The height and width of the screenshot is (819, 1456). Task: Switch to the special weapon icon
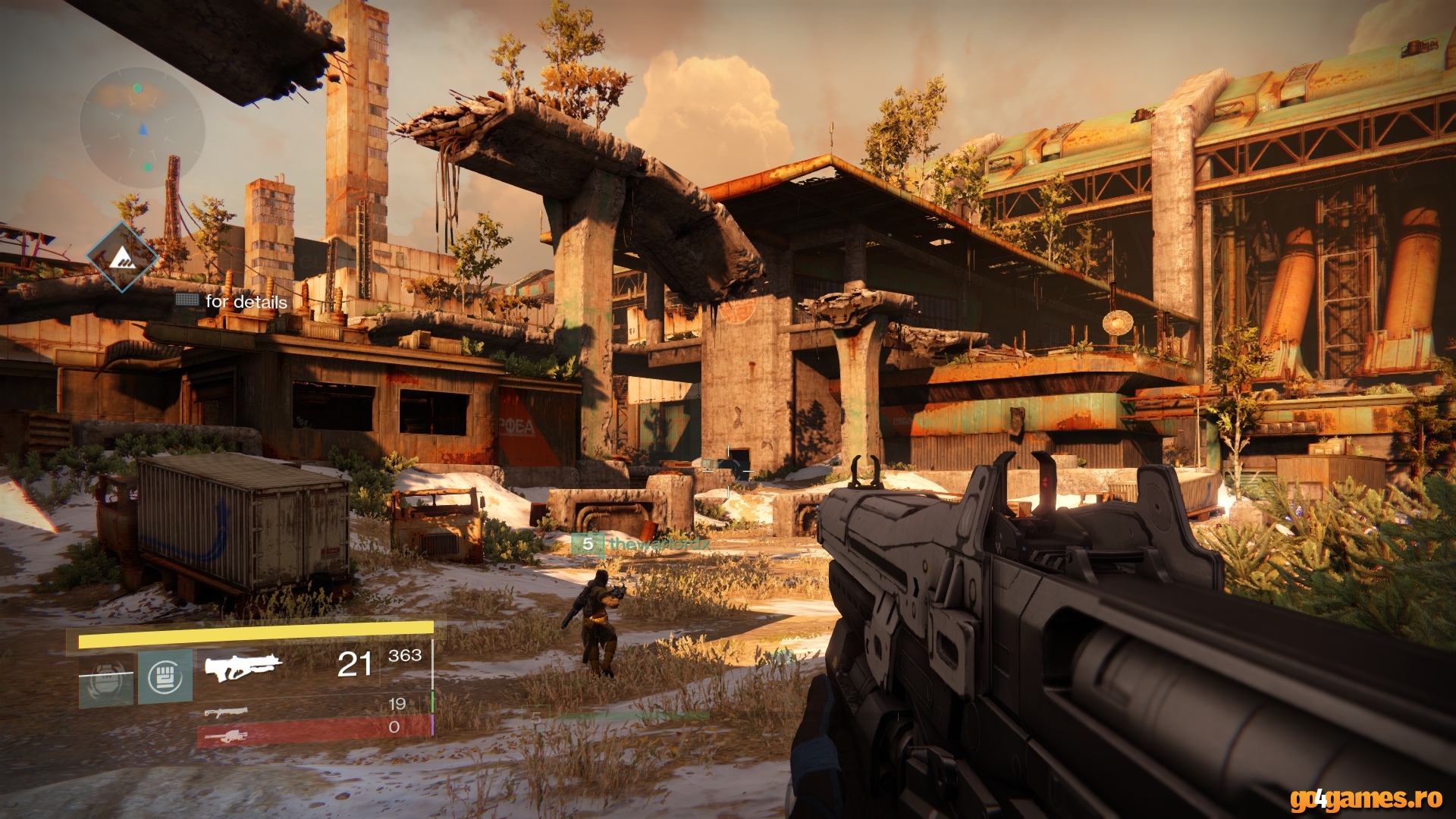(x=226, y=712)
